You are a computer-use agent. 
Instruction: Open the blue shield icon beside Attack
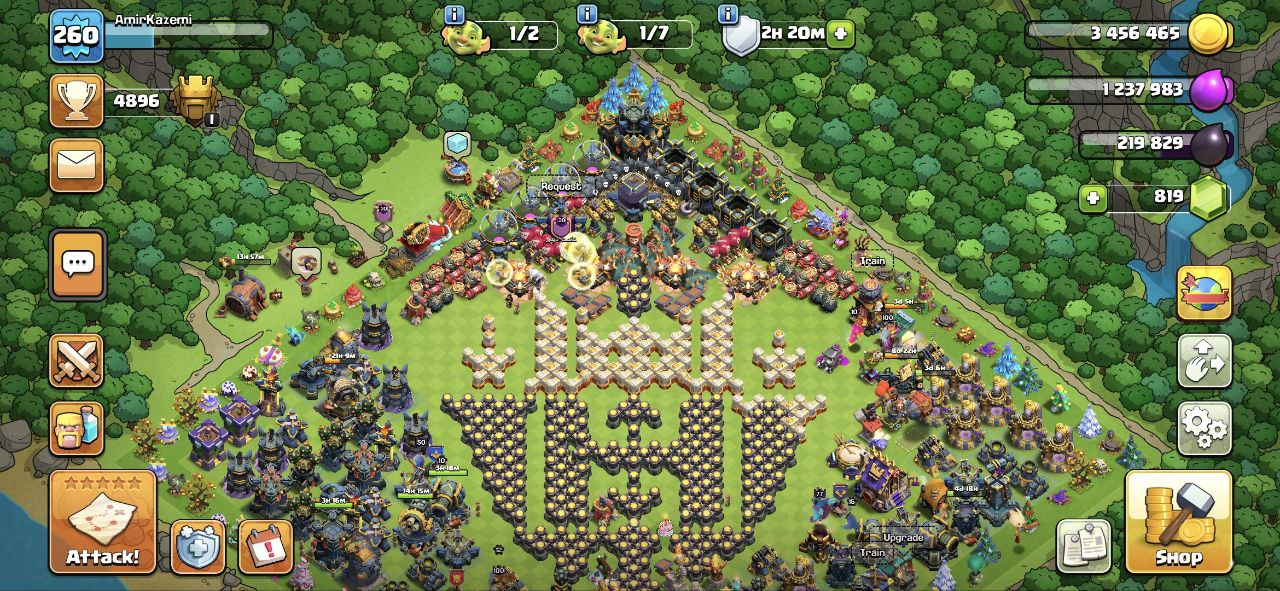(197, 547)
